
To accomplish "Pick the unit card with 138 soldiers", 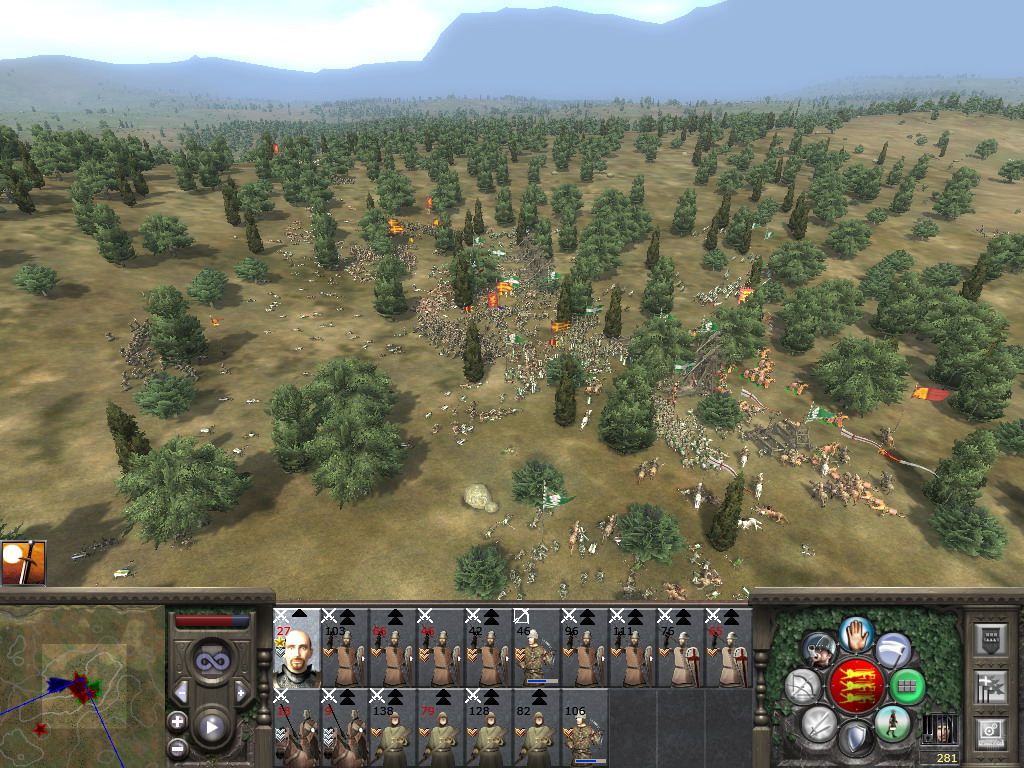I will coord(392,729).
